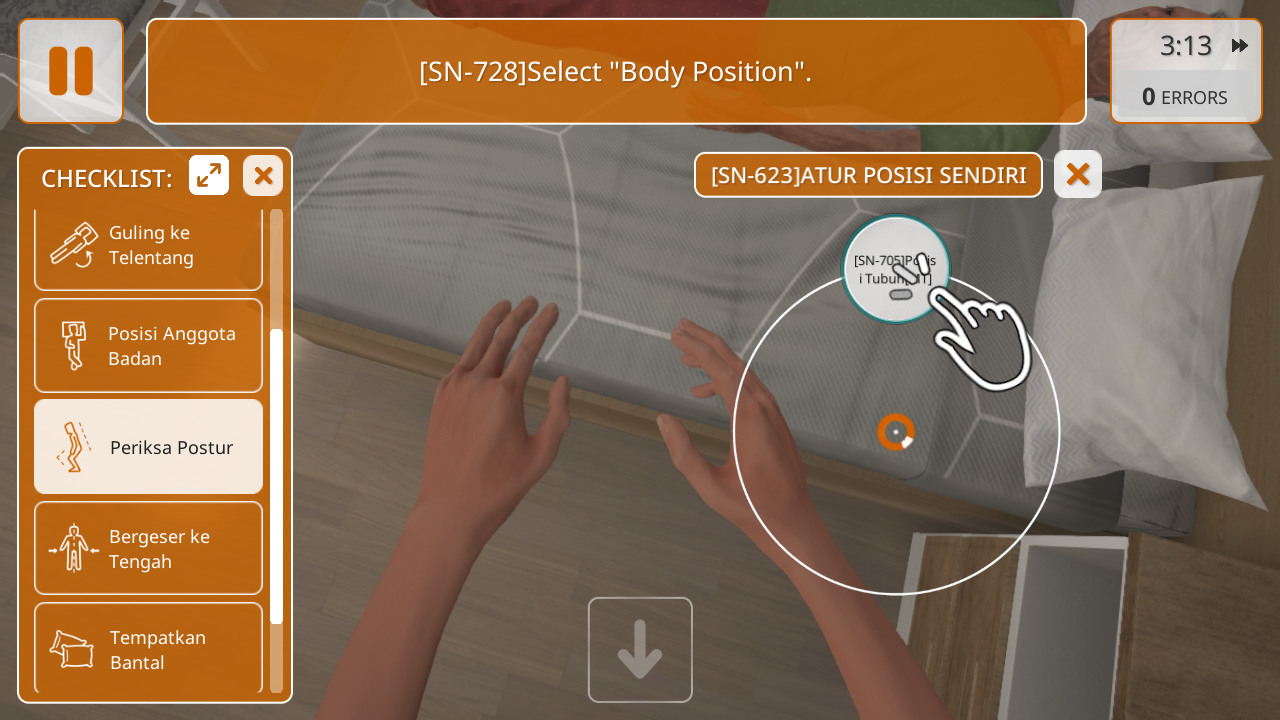Select the Posisi Tubuh circular option
Viewport: 1280px width, 720px height.
tap(895, 270)
